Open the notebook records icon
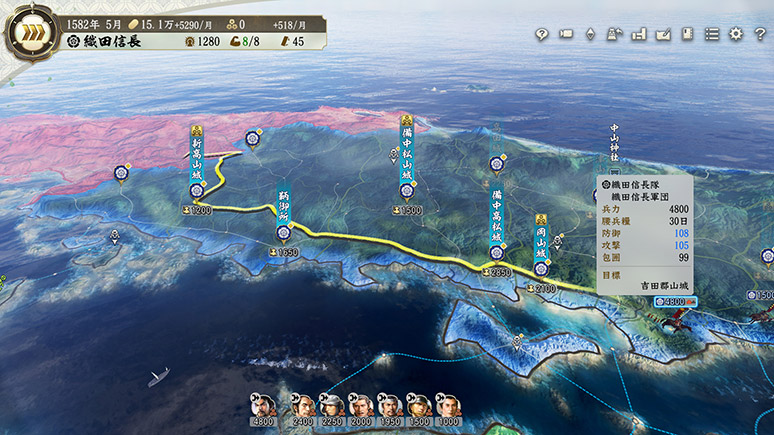The image size is (774, 435). tap(688, 34)
